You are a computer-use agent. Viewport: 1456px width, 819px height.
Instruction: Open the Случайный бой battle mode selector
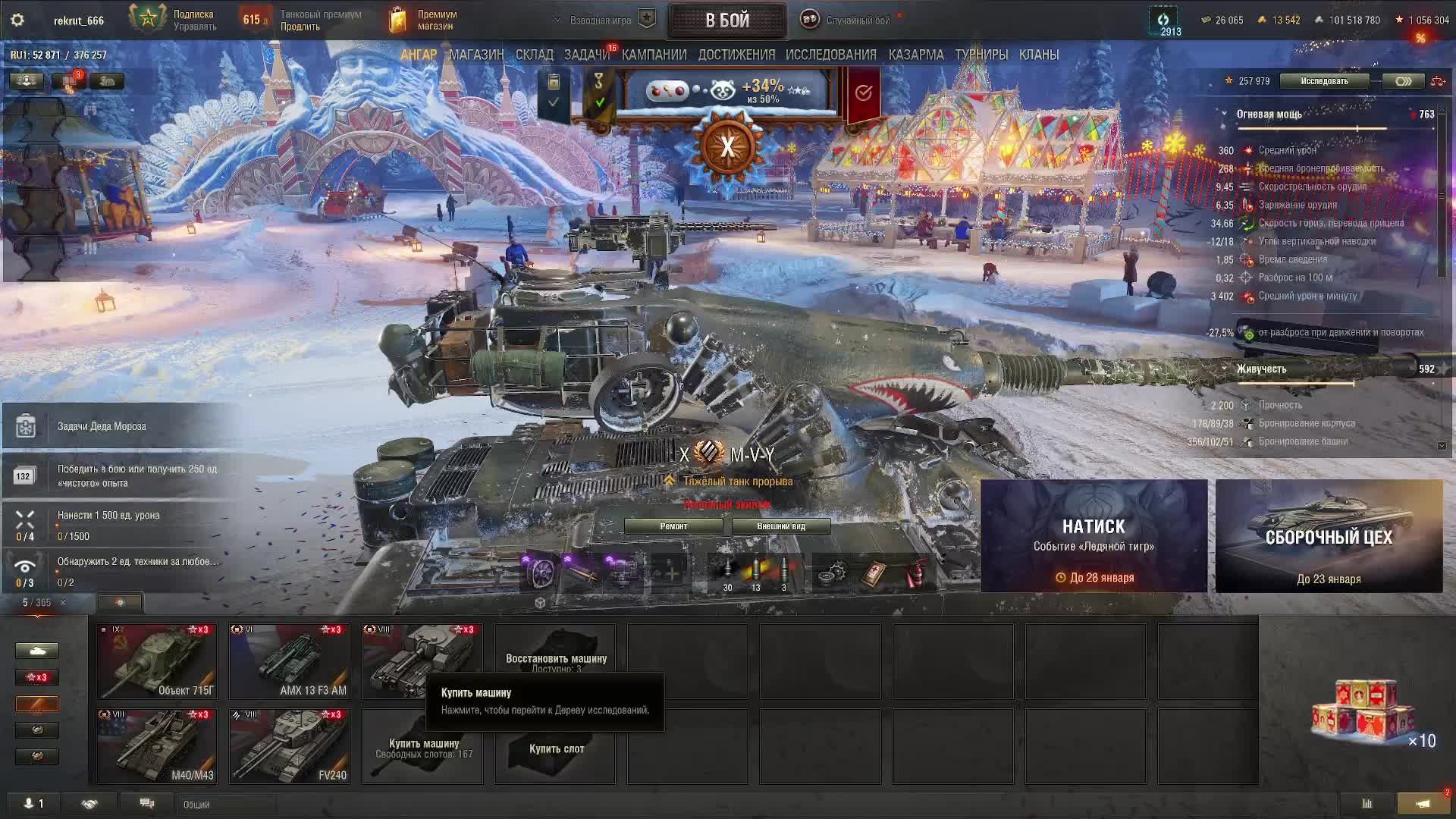pyautogui.click(x=857, y=20)
